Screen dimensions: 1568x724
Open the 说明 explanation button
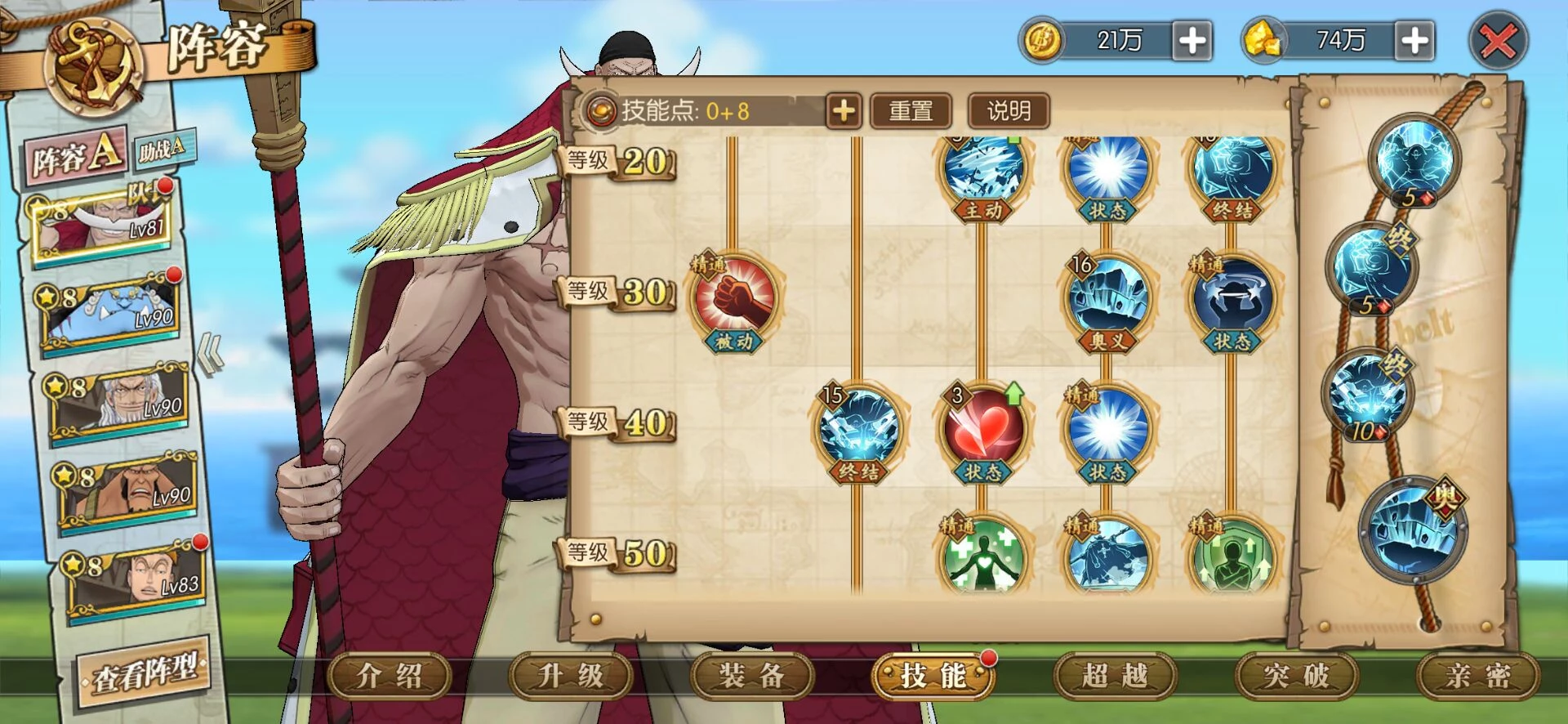click(1009, 110)
